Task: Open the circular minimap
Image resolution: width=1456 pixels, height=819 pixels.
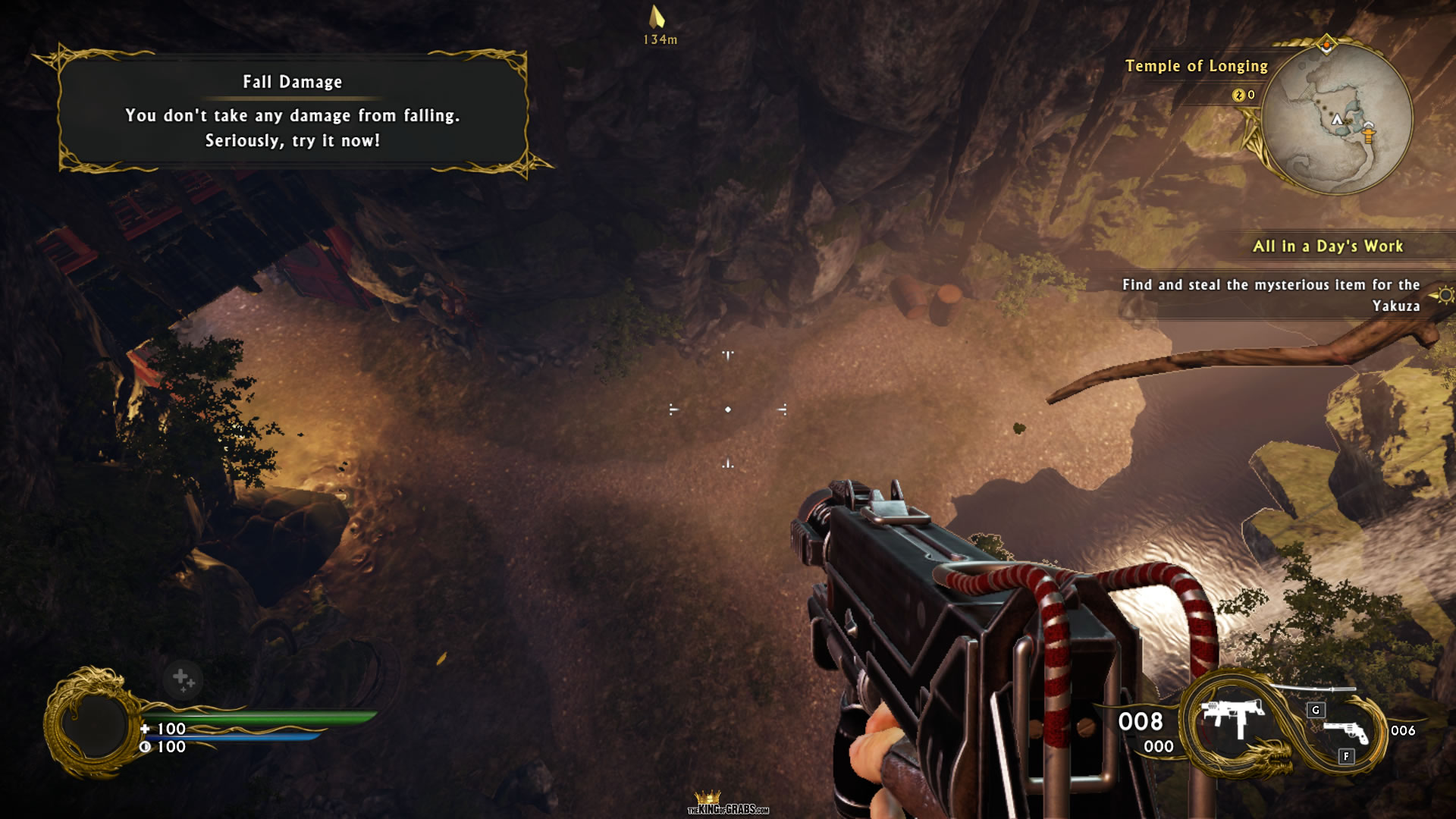Action: (x=1337, y=120)
